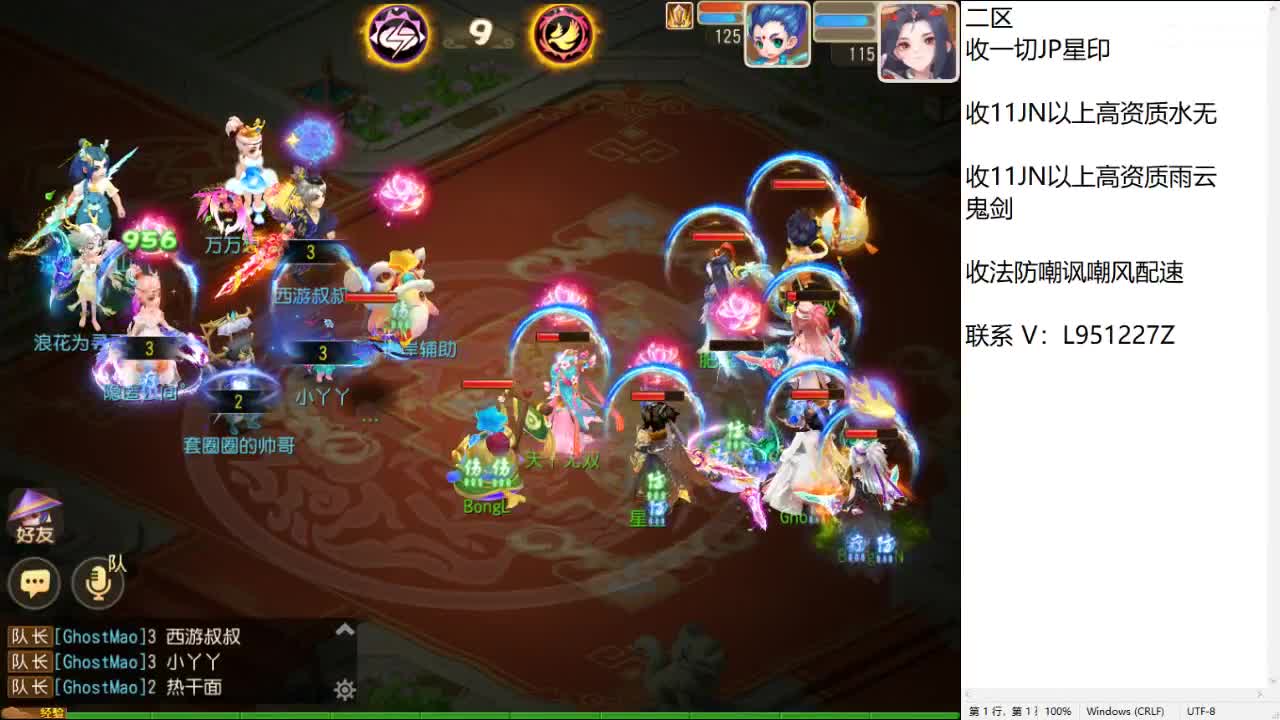Select the red-accessory character portrait on far right

(917, 40)
